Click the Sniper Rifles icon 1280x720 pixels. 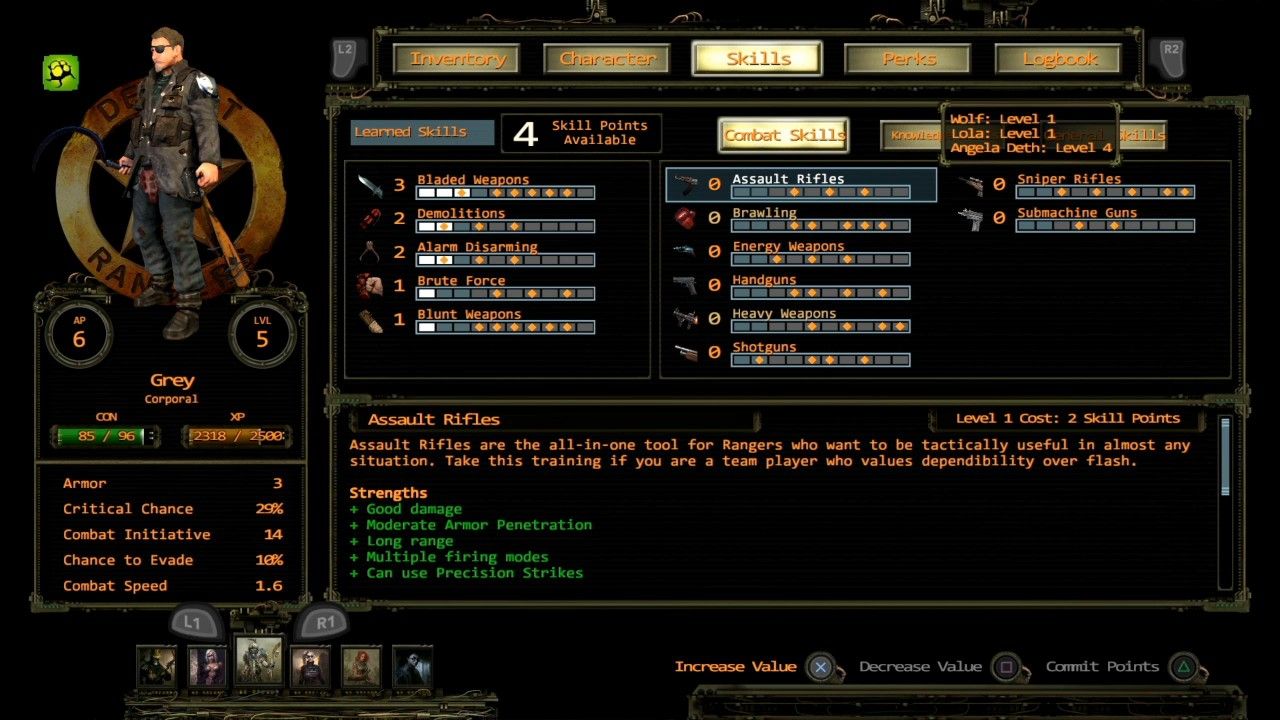(x=972, y=186)
